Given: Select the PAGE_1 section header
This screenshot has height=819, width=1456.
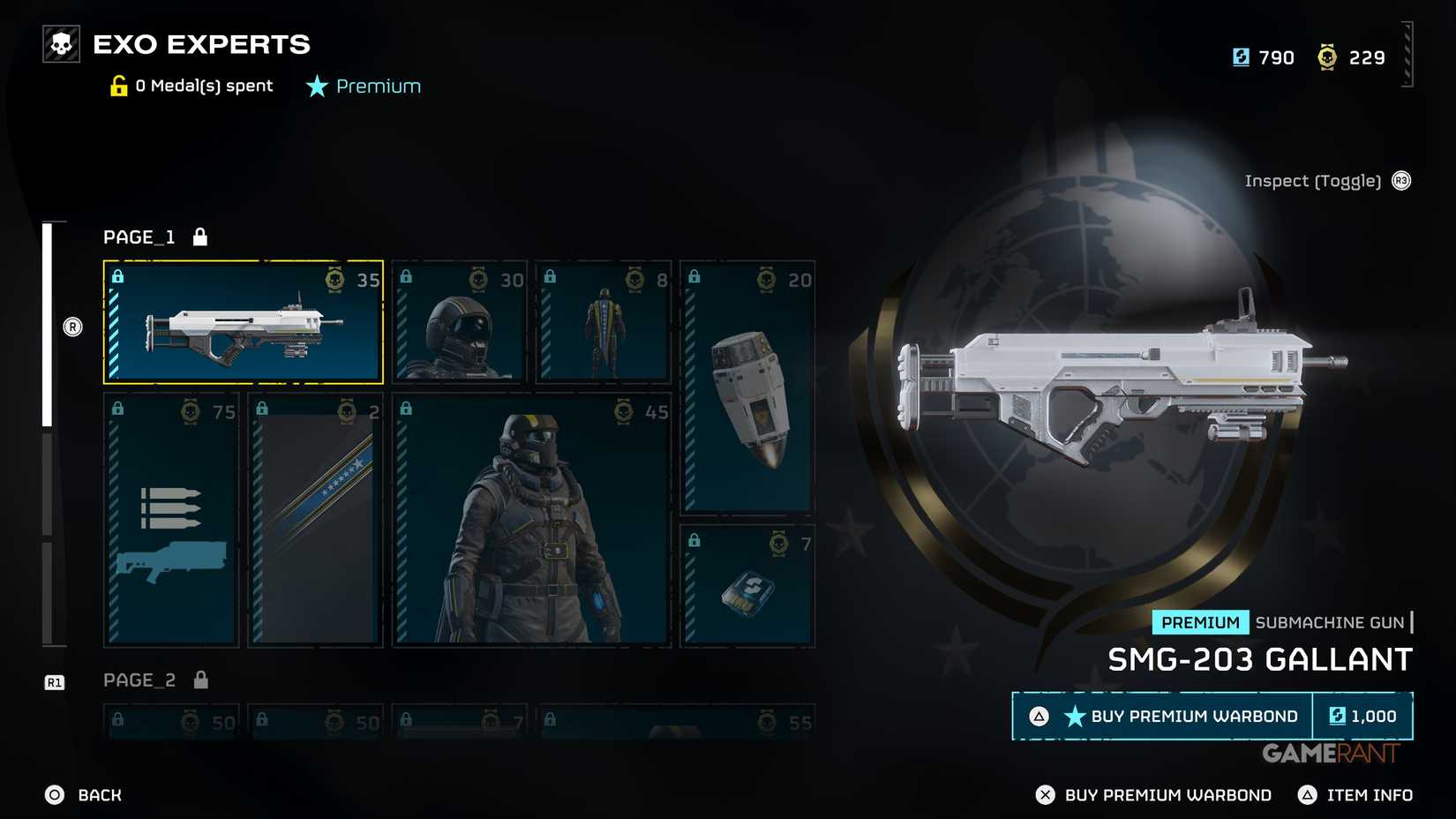Looking at the screenshot, I should point(139,237).
